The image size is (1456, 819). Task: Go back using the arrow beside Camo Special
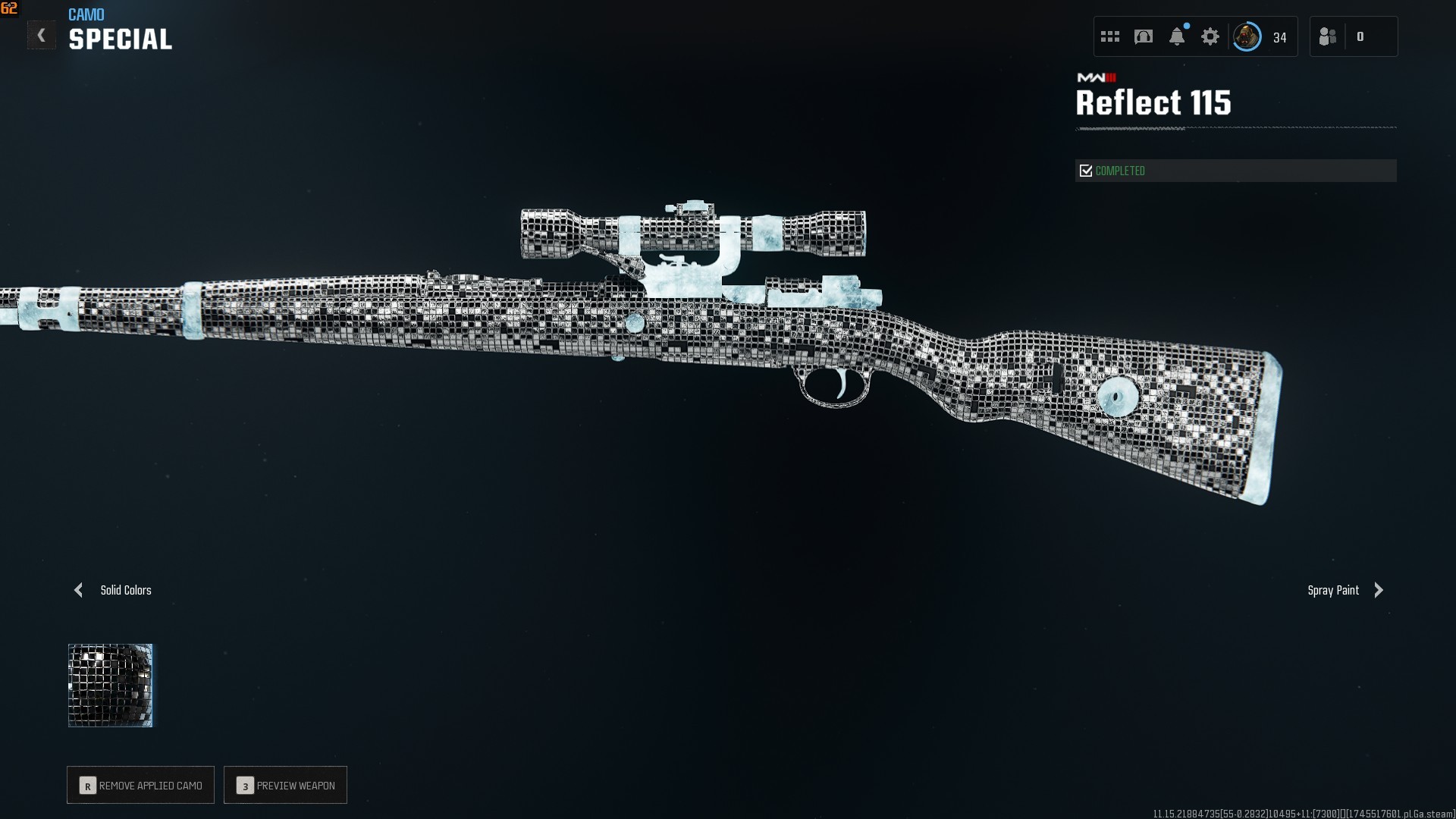42,36
